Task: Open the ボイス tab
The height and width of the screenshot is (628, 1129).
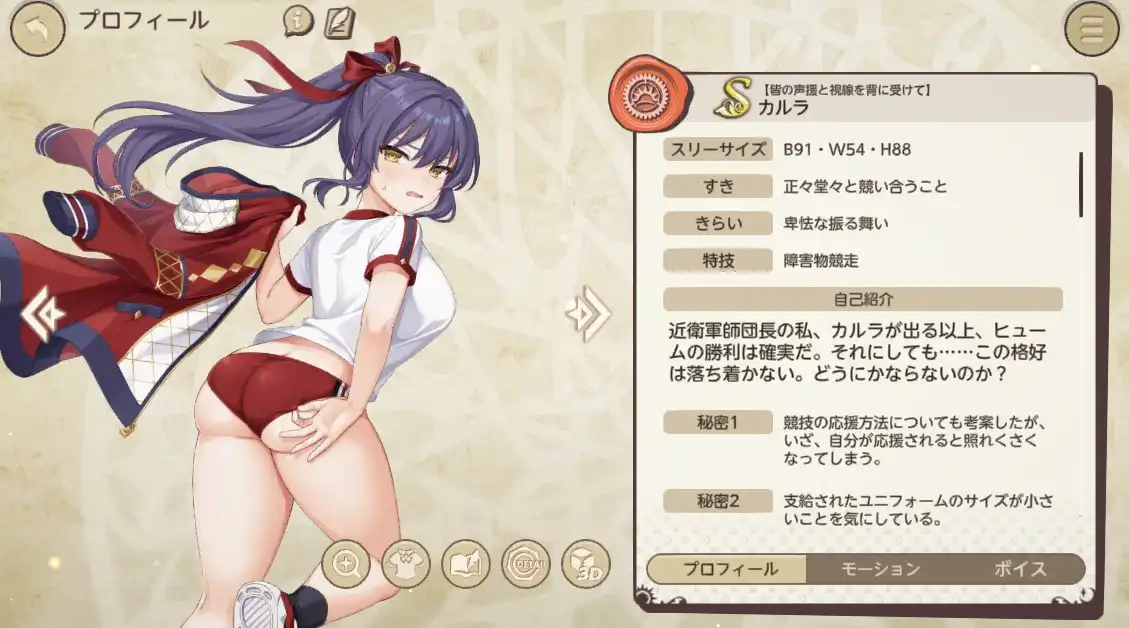Action: point(1020,569)
